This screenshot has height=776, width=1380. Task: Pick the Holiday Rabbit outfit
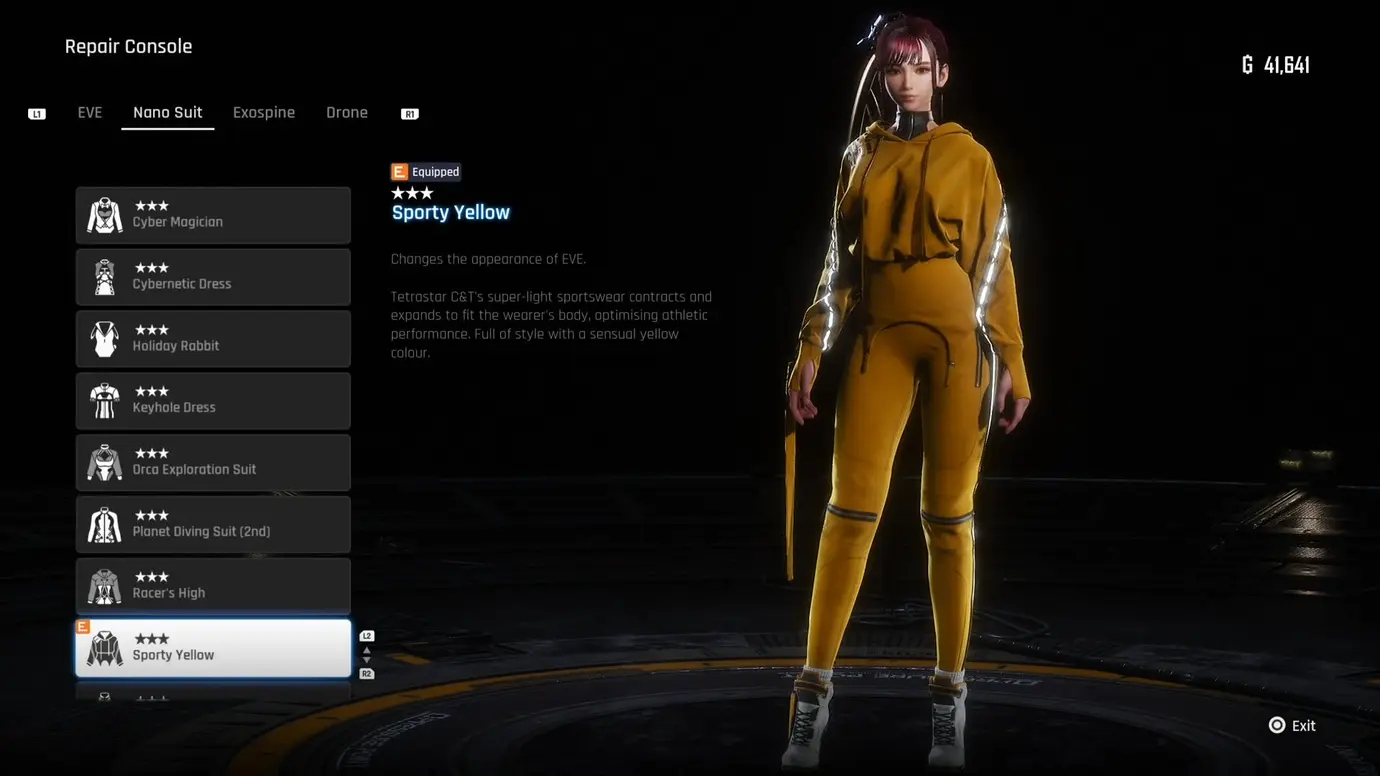click(x=213, y=339)
